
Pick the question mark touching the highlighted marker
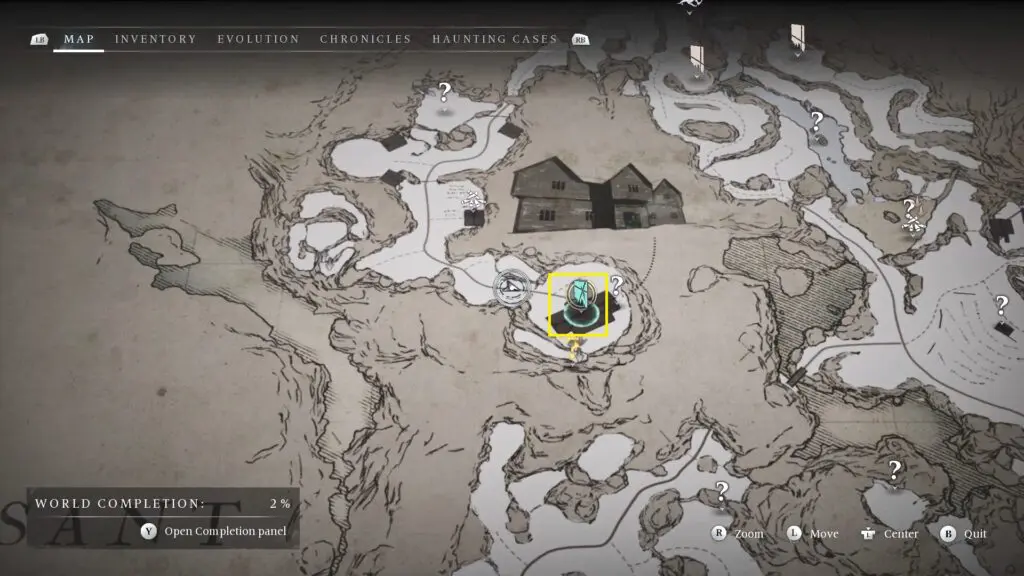(617, 284)
